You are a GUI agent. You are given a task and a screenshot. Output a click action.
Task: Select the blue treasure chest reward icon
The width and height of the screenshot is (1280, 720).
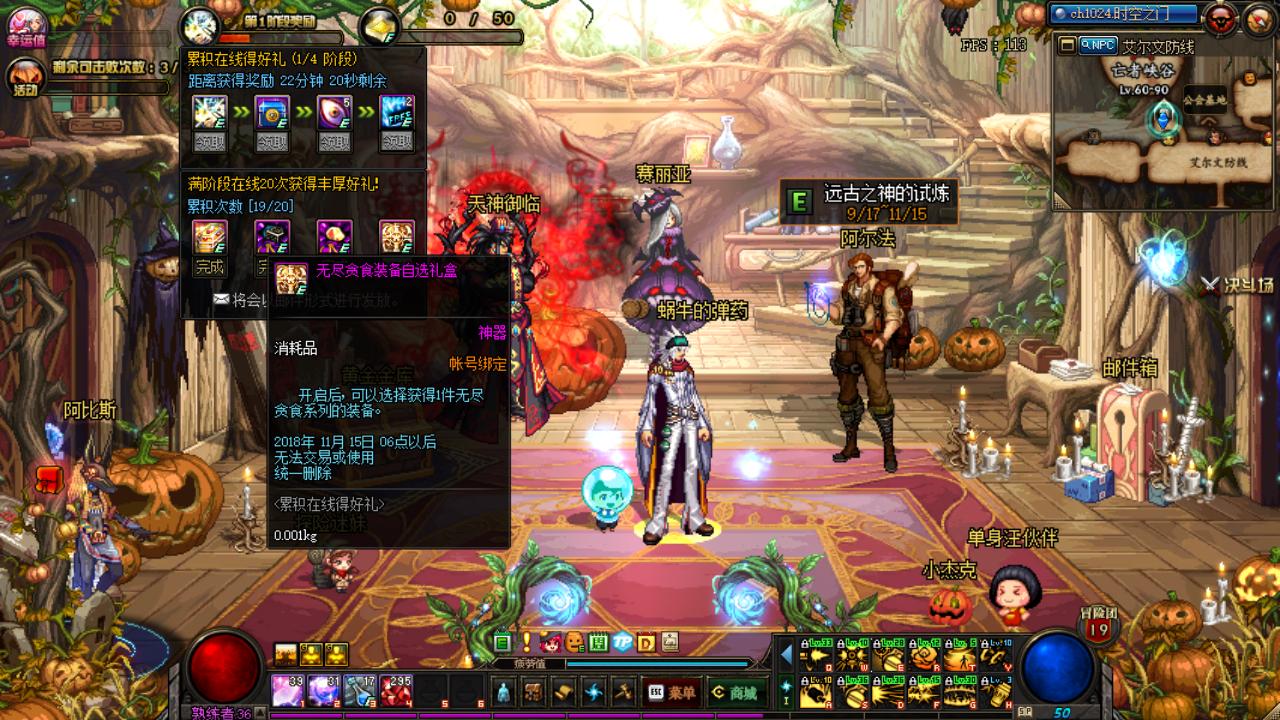pyautogui.click(x=272, y=113)
